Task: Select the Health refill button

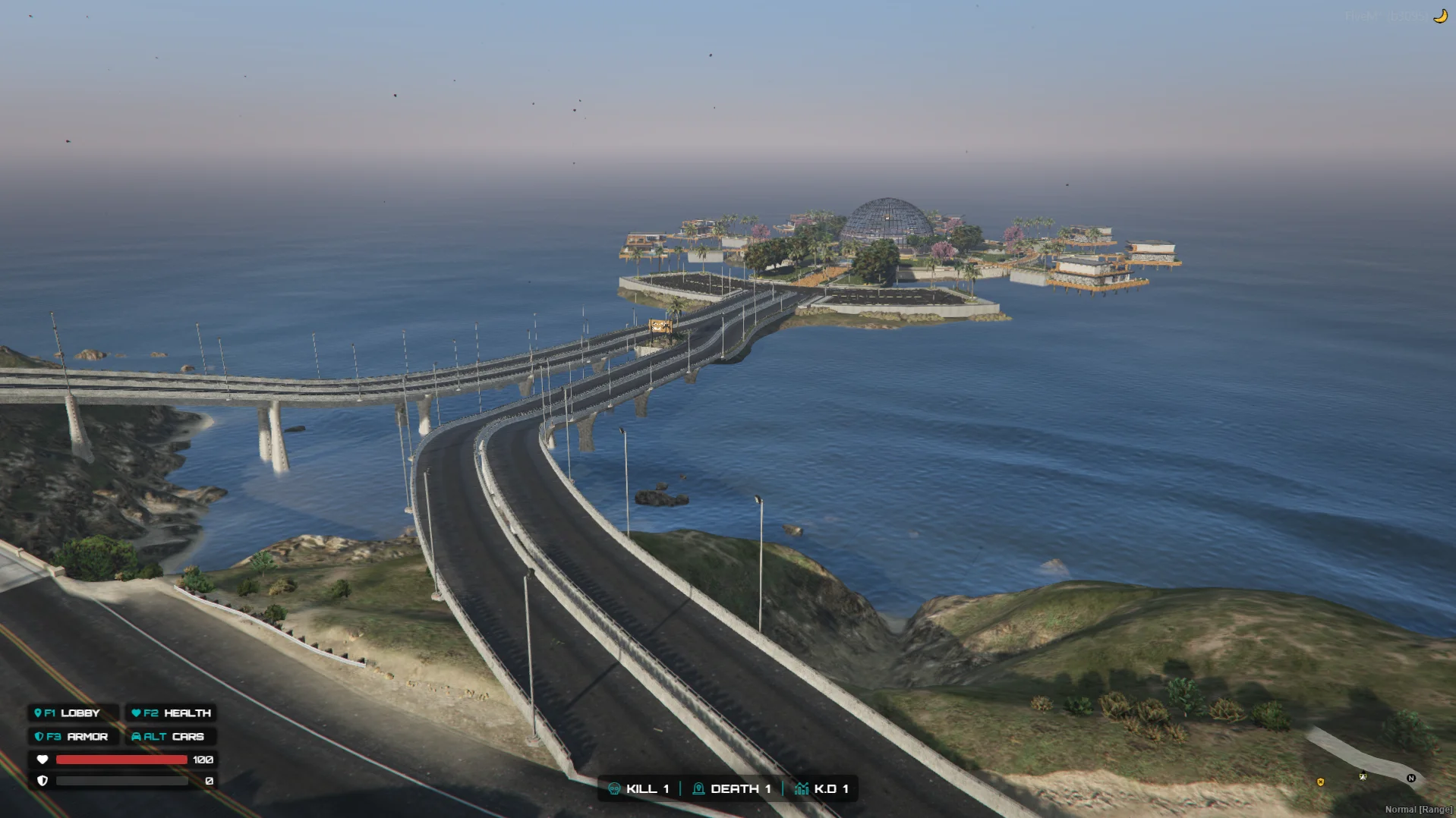Action: pyautogui.click(x=171, y=713)
